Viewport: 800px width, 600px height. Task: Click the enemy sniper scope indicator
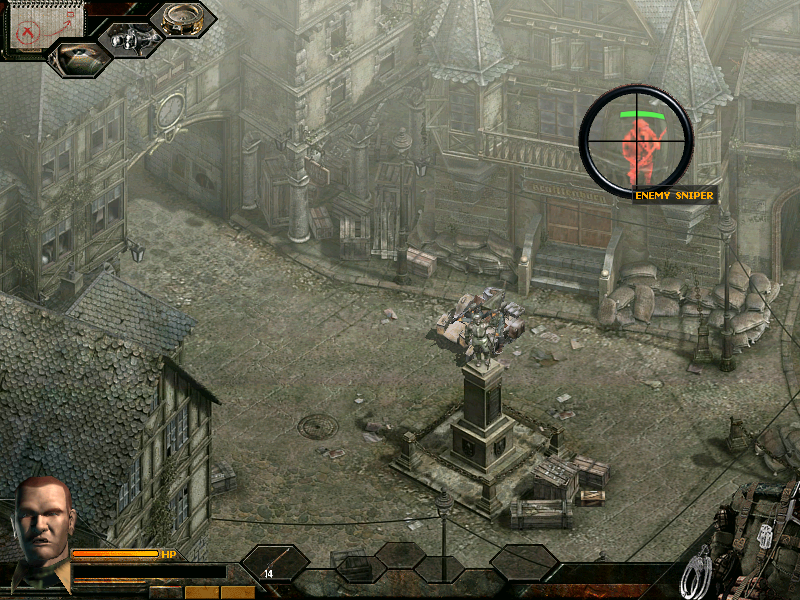636,138
